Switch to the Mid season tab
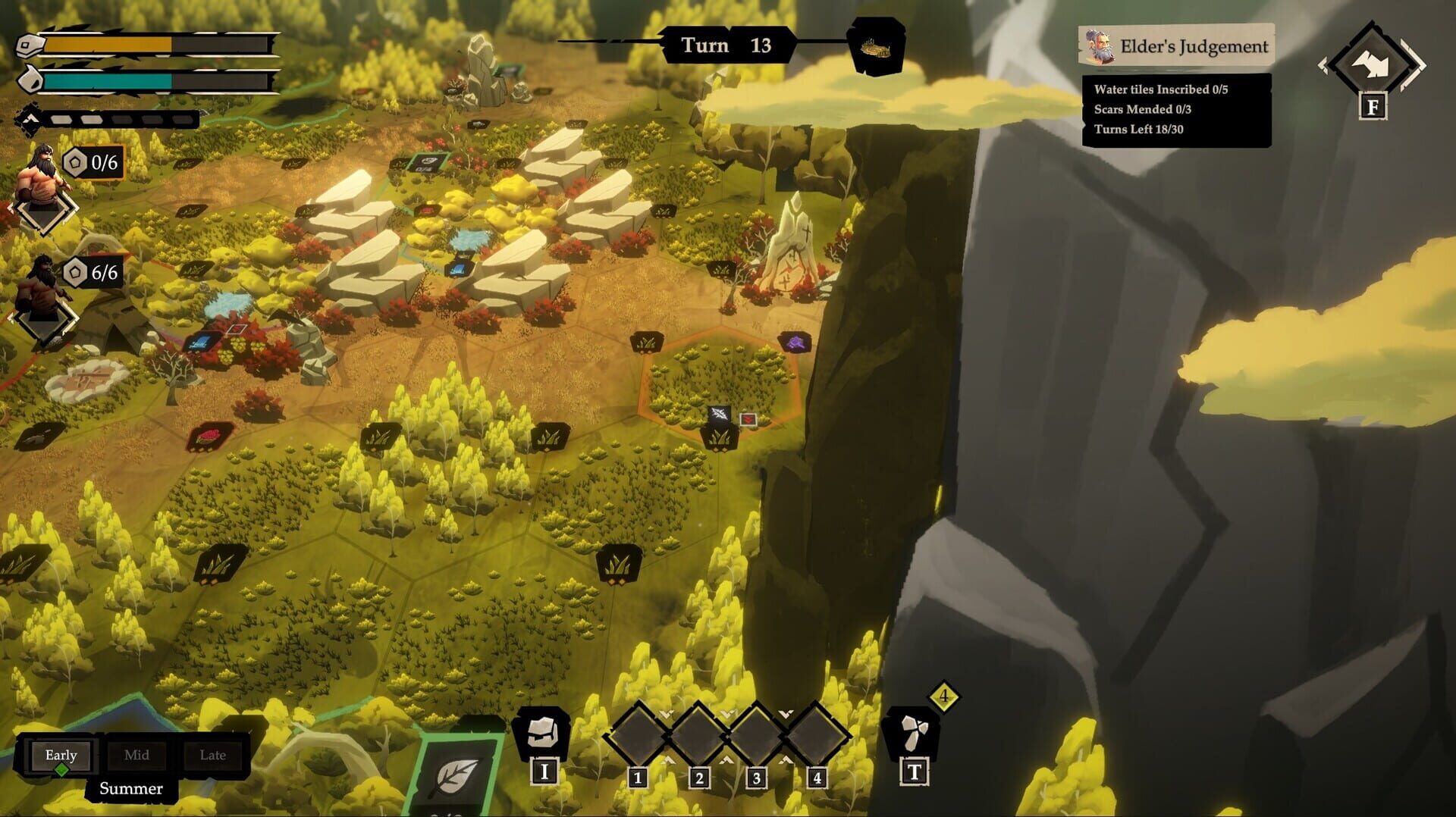The height and width of the screenshot is (817, 1456). pos(137,755)
